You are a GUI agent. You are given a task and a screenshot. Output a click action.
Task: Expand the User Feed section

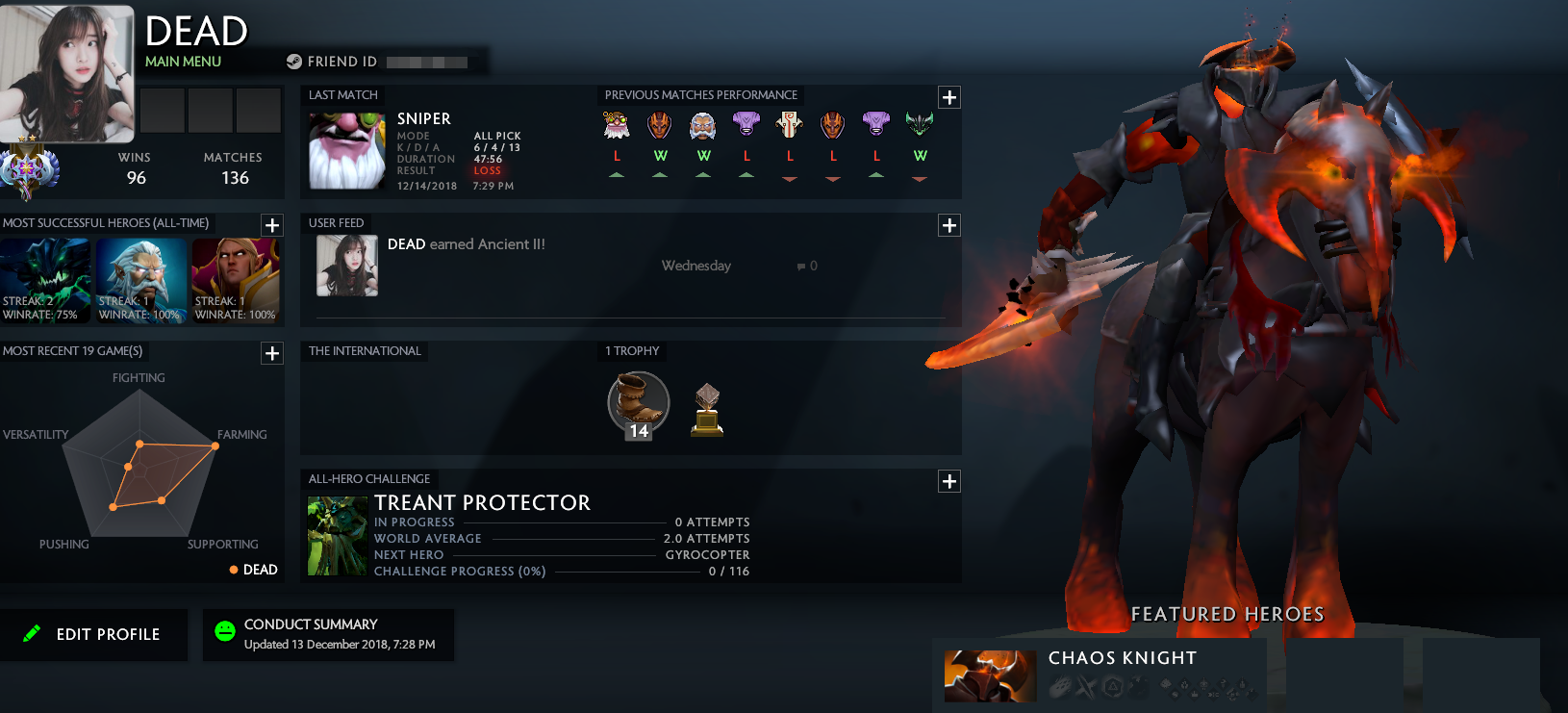tap(949, 224)
